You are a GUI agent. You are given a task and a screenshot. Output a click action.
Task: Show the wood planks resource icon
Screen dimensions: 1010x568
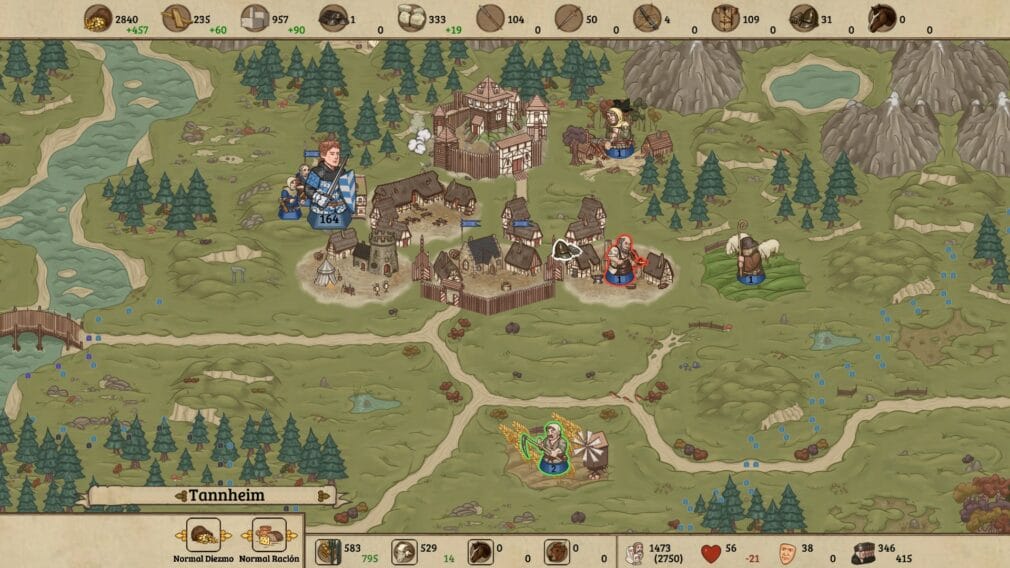coord(175,18)
